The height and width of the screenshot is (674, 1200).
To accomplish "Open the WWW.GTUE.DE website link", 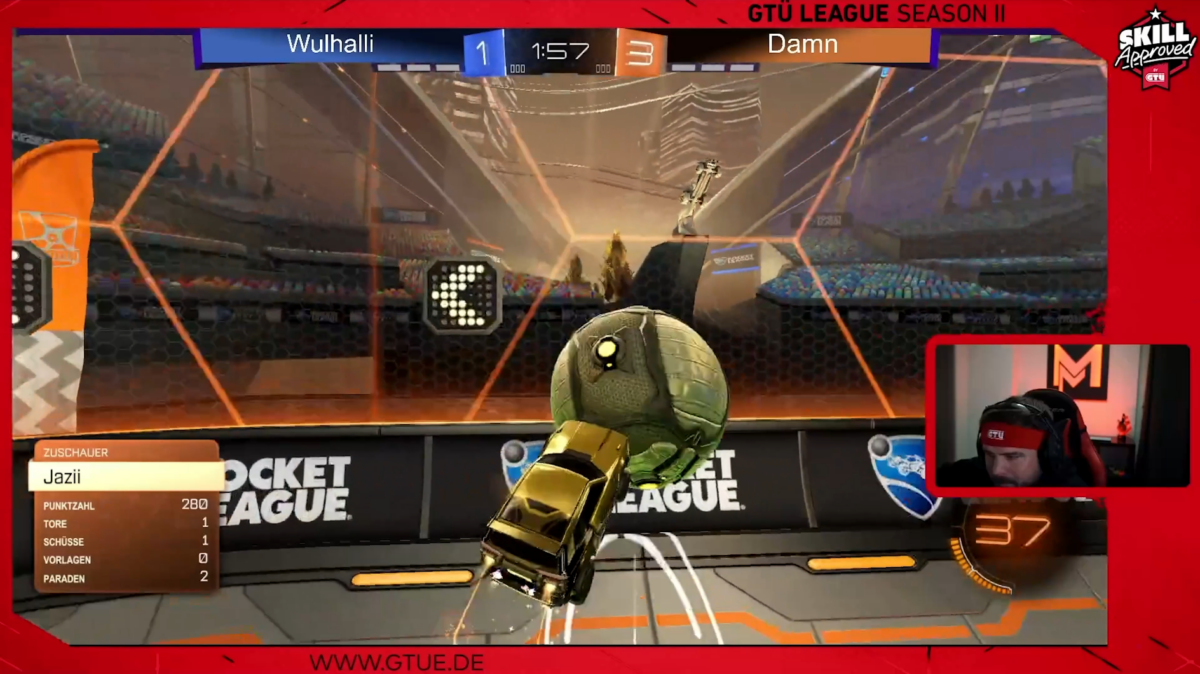I will coord(397,662).
